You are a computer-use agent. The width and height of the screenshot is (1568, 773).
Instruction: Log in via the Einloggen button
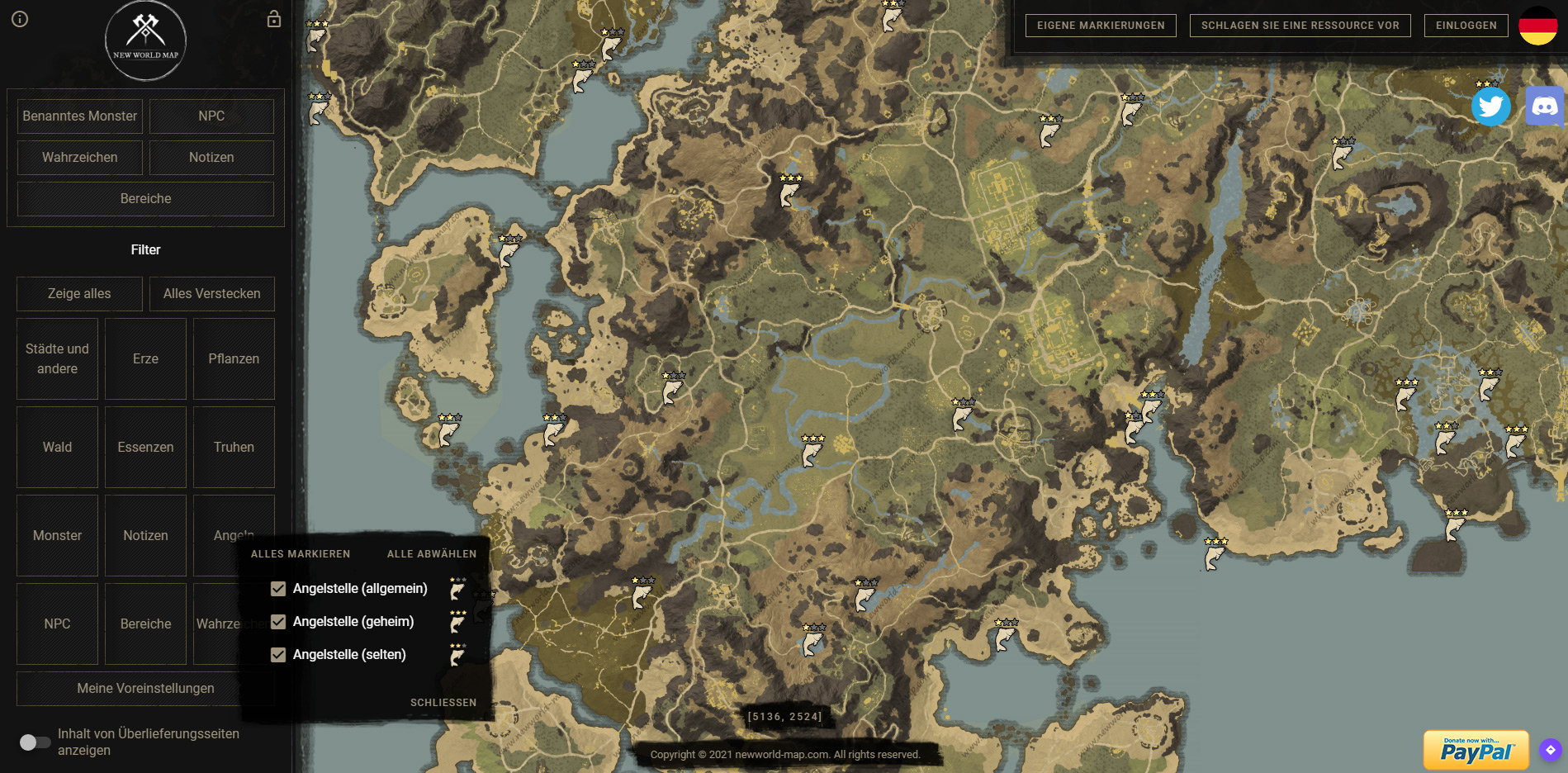(x=1466, y=26)
